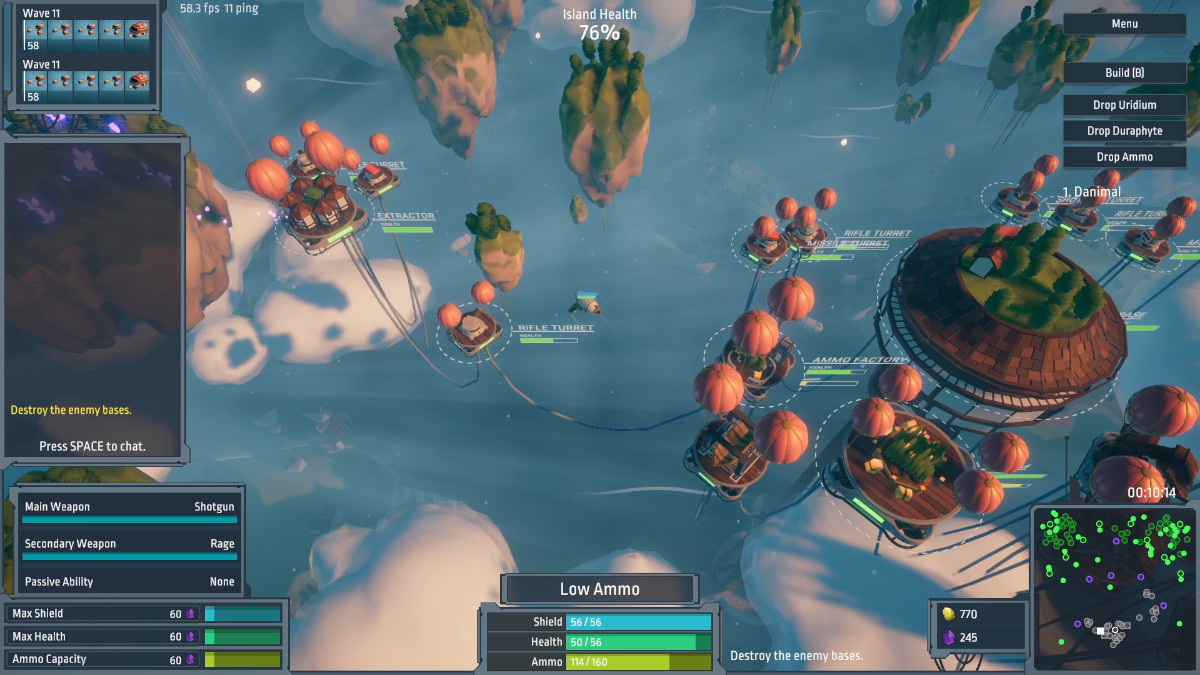Upgrade Ammo Capacity

(144, 659)
